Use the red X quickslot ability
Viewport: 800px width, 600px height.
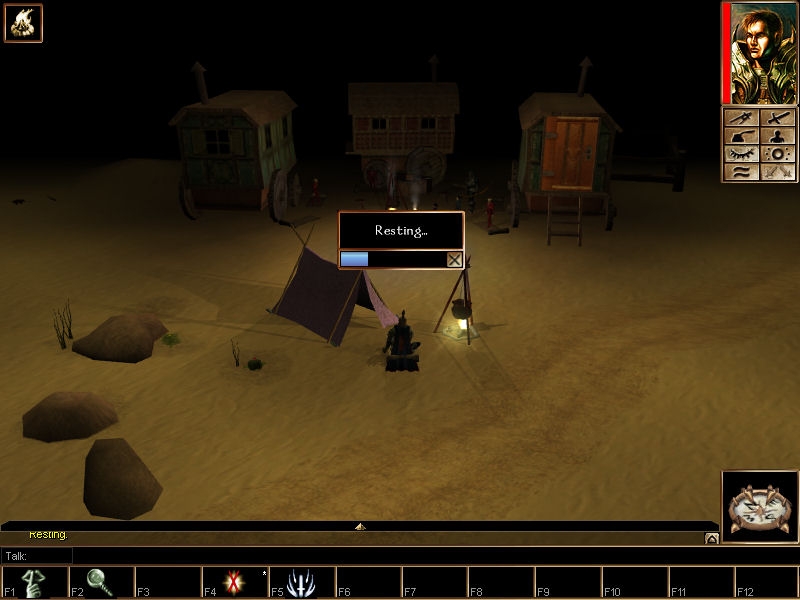[x=233, y=583]
